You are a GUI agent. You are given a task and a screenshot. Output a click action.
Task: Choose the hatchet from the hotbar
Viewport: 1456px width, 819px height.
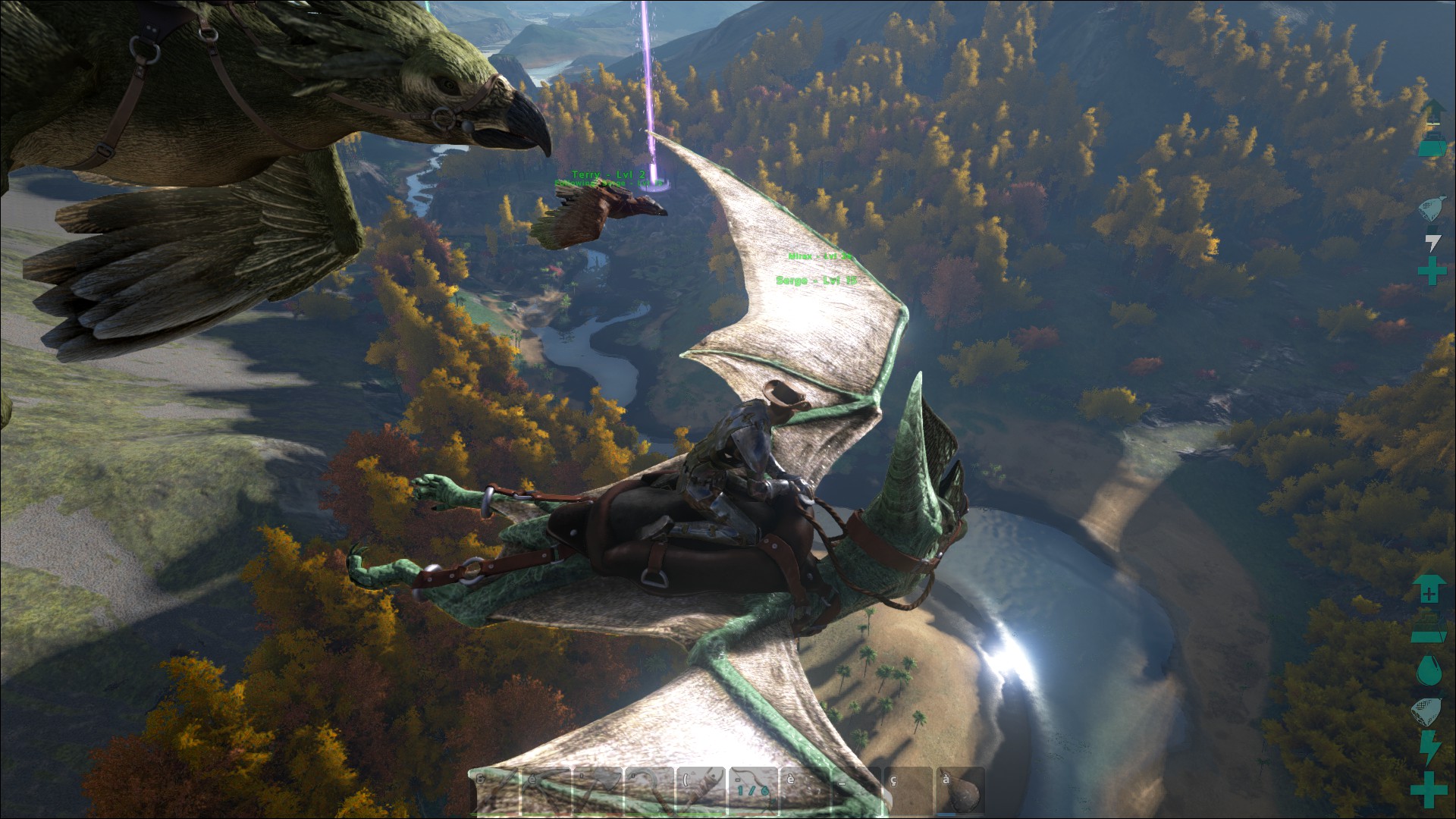pyautogui.click(x=598, y=791)
